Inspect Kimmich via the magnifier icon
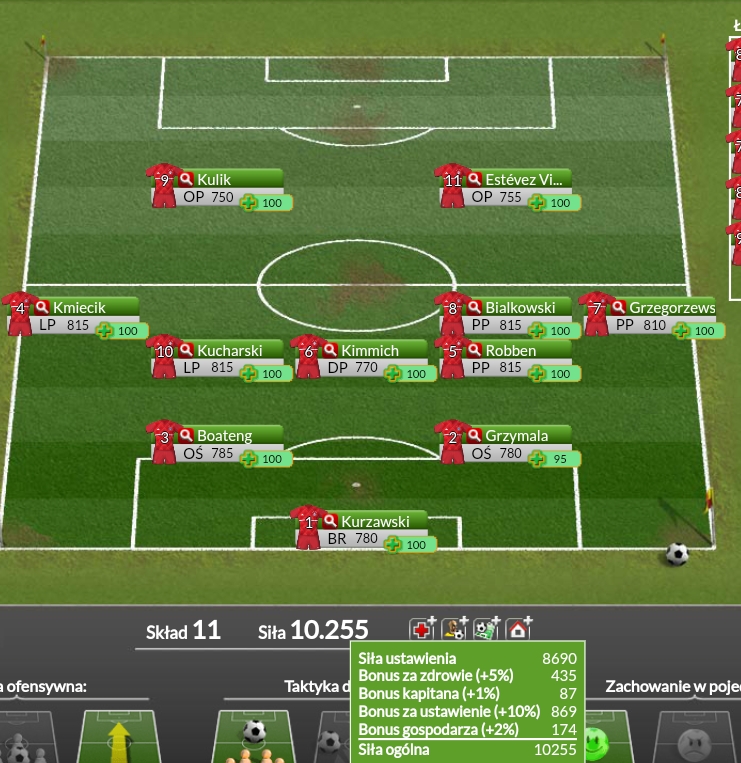741x763 pixels. tap(330, 351)
